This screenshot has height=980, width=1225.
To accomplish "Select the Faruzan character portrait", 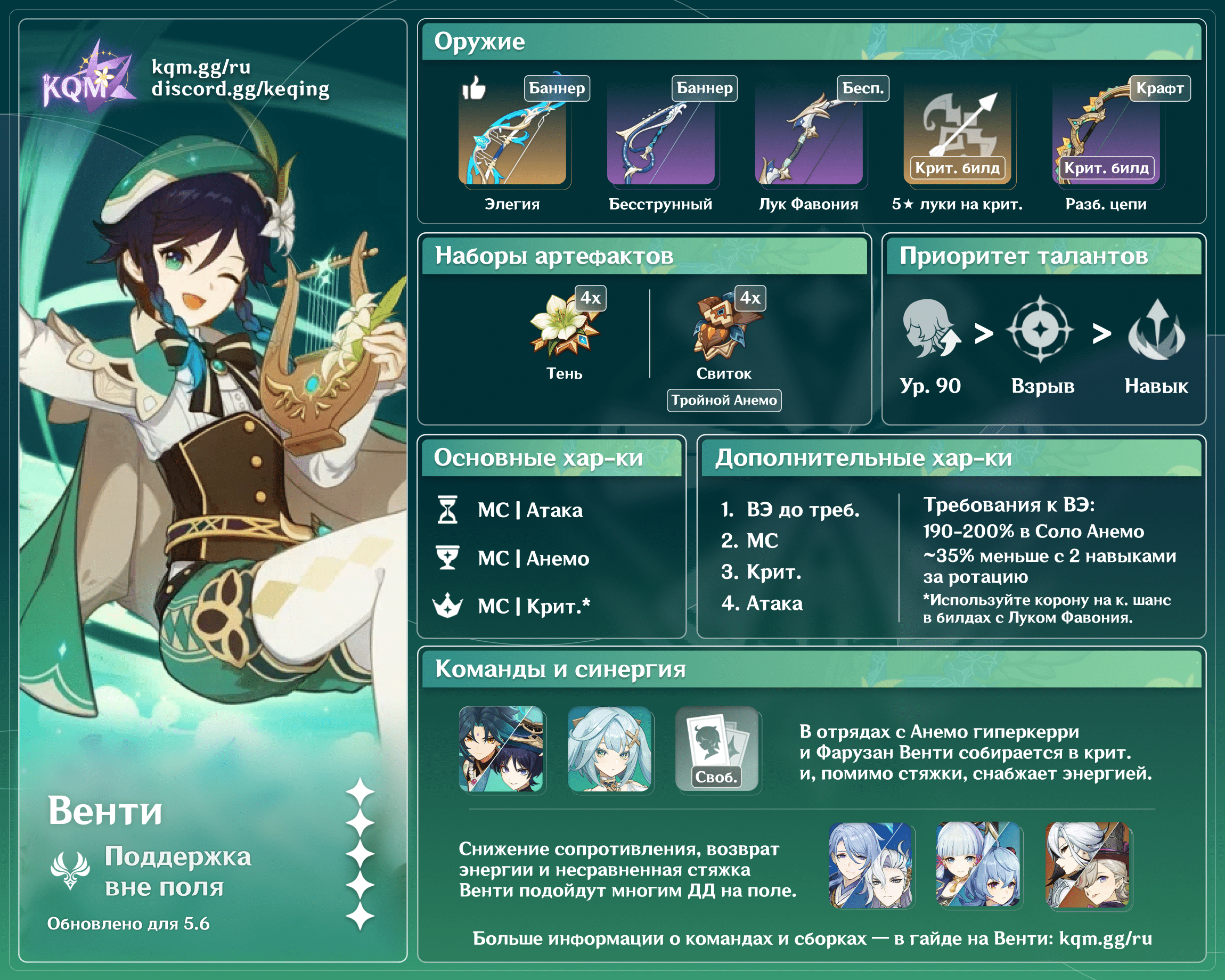I will tap(609, 749).
